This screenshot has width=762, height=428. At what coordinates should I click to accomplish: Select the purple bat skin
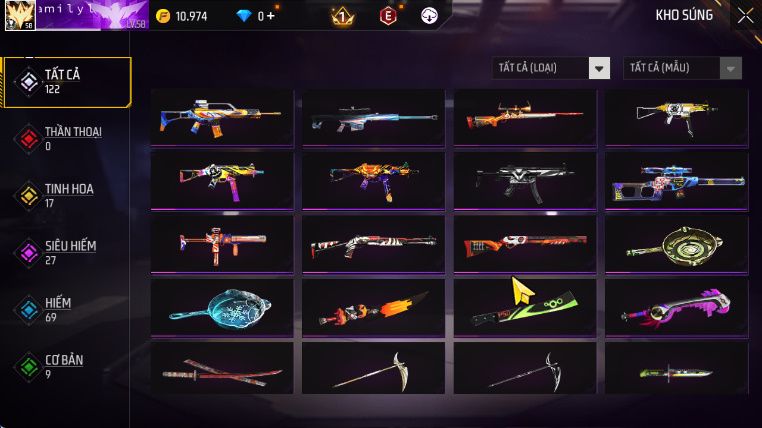click(676, 306)
